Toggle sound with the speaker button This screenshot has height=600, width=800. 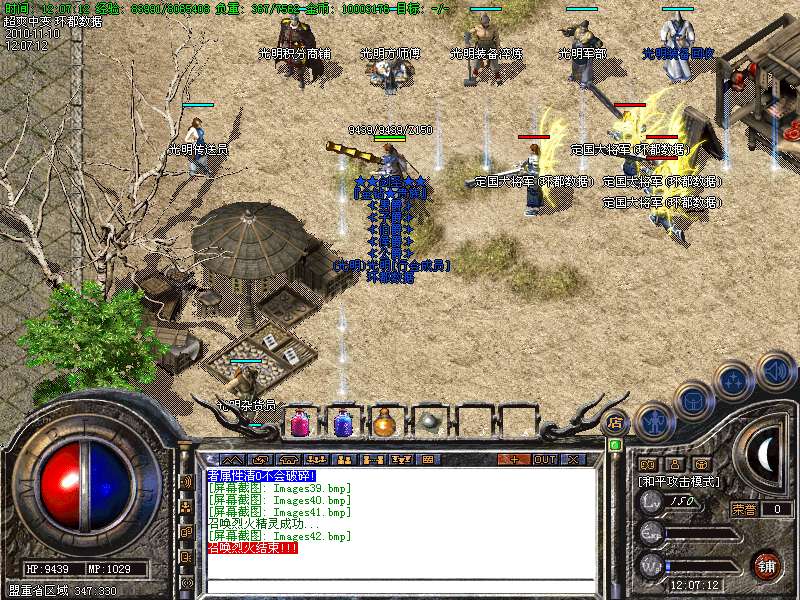point(775,371)
